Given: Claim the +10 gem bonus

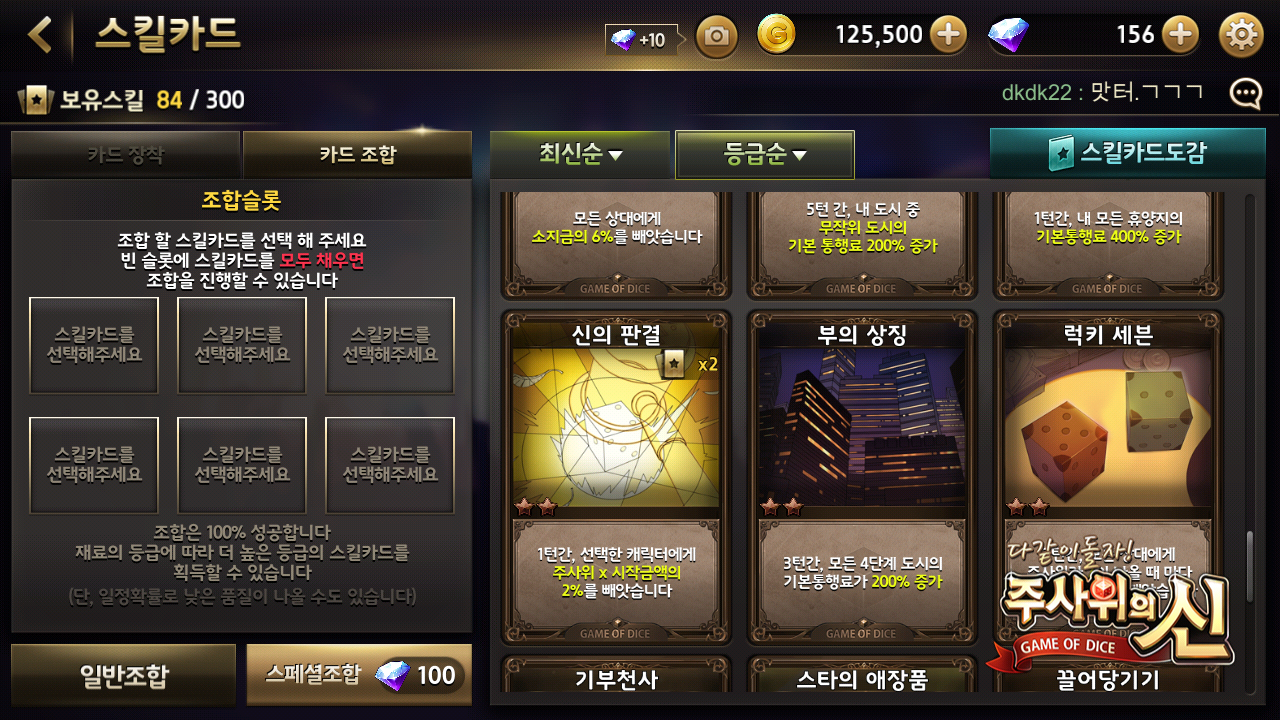Looking at the screenshot, I should click(640, 40).
